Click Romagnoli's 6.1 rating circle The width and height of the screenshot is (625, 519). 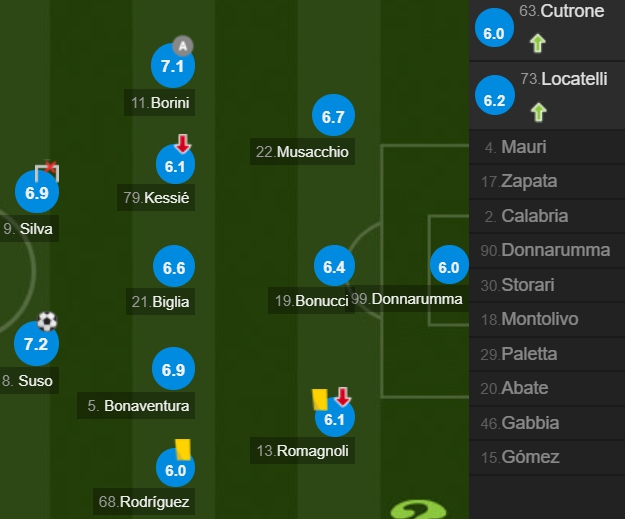[x=334, y=420]
